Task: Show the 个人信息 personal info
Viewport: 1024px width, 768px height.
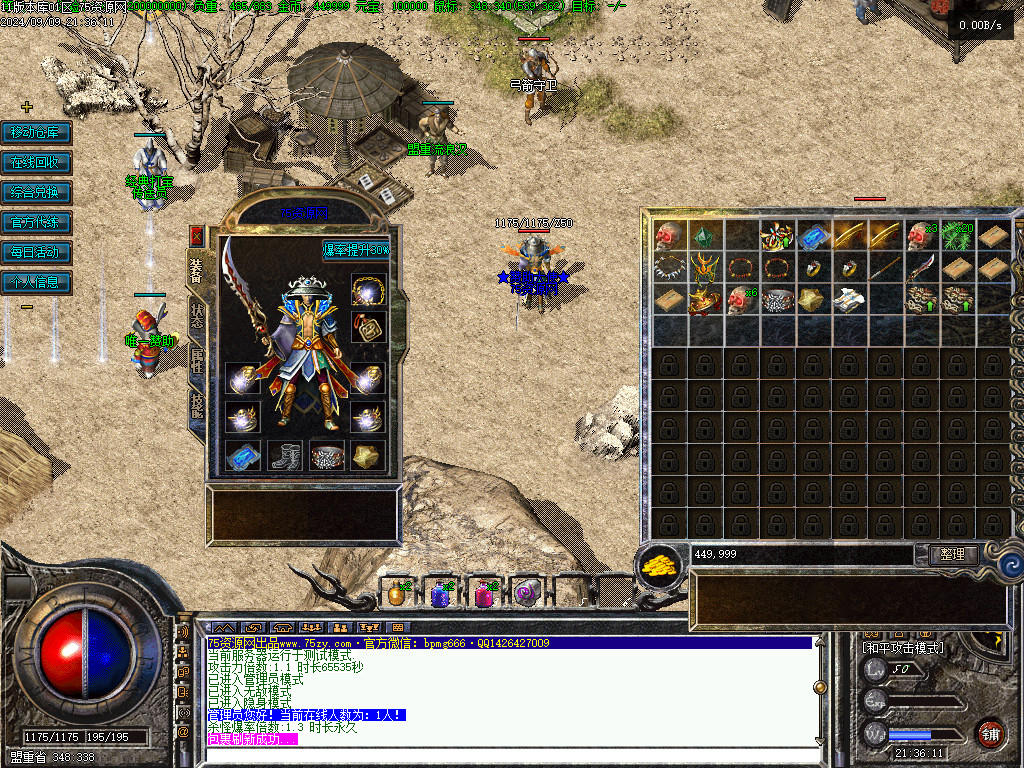Action: 36,282
